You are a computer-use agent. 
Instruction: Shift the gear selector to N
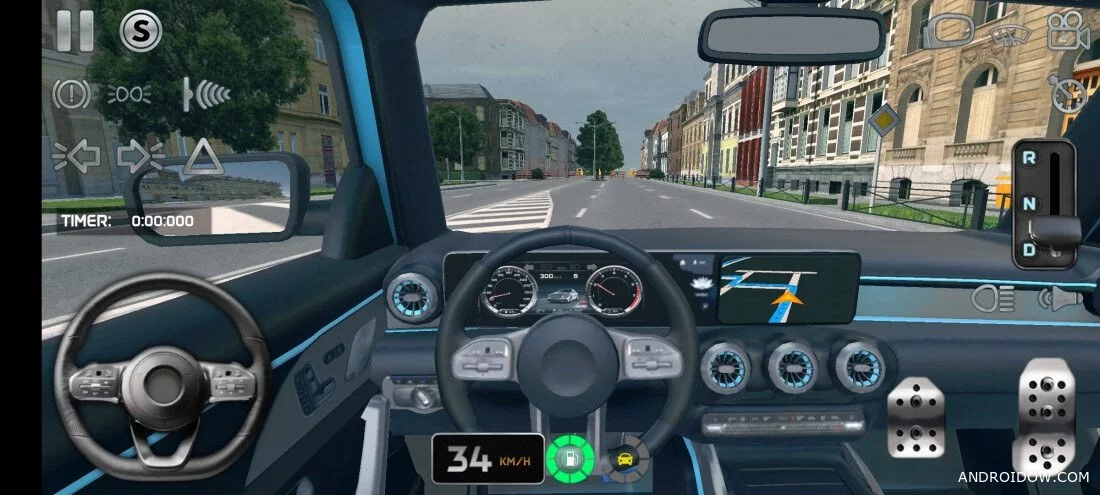[x=1029, y=204]
